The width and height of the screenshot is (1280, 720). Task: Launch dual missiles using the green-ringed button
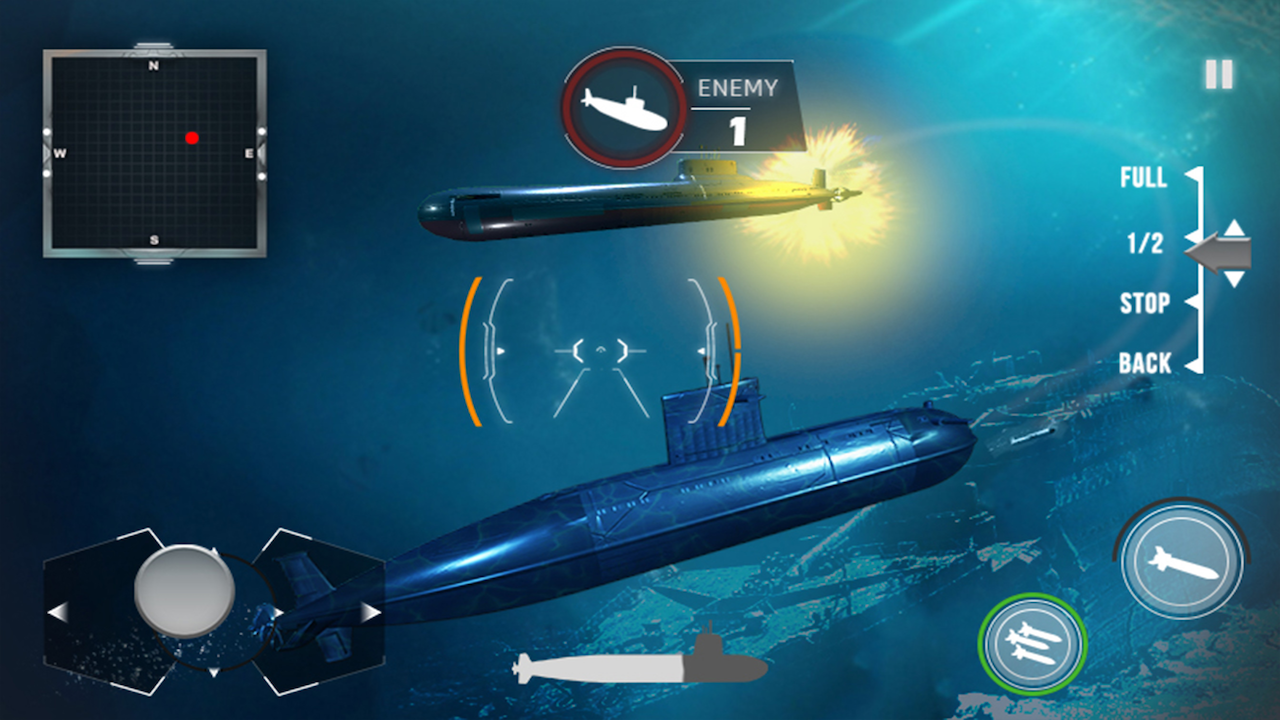coord(1032,643)
